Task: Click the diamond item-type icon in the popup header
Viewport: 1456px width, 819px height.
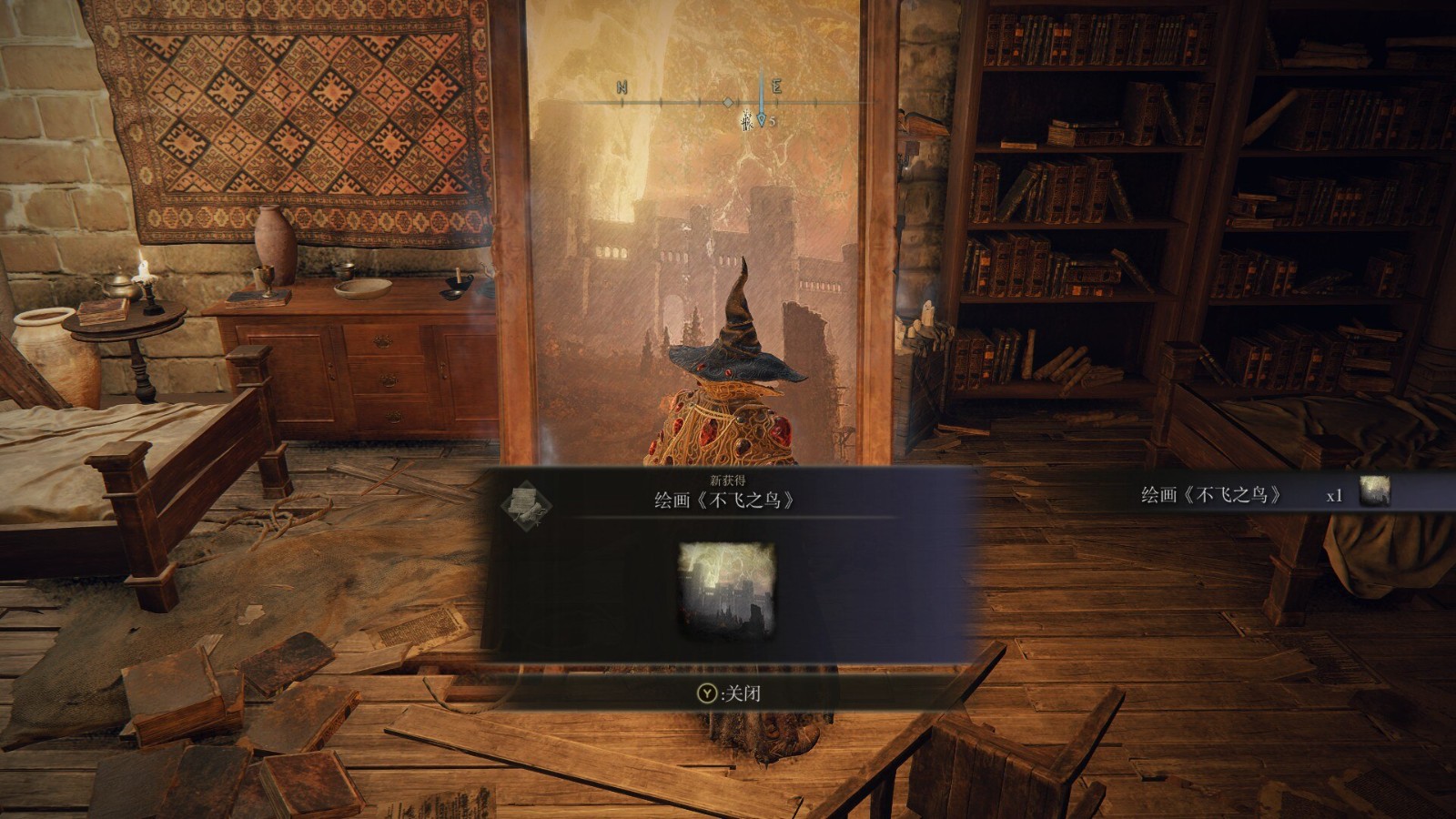Action: pyautogui.click(x=526, y=501)
